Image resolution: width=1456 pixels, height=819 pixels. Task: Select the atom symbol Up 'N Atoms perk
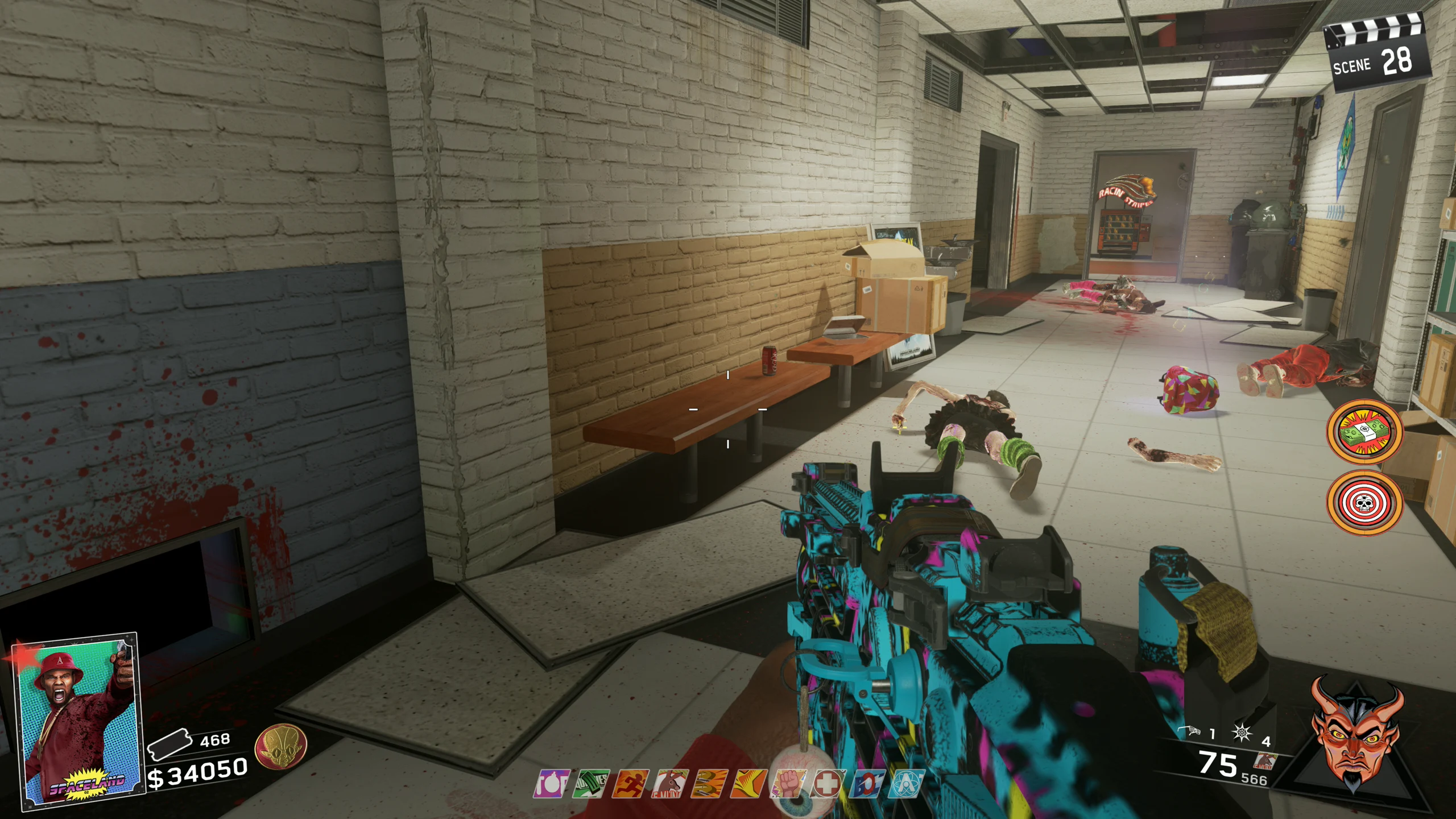tap(907, 784)
